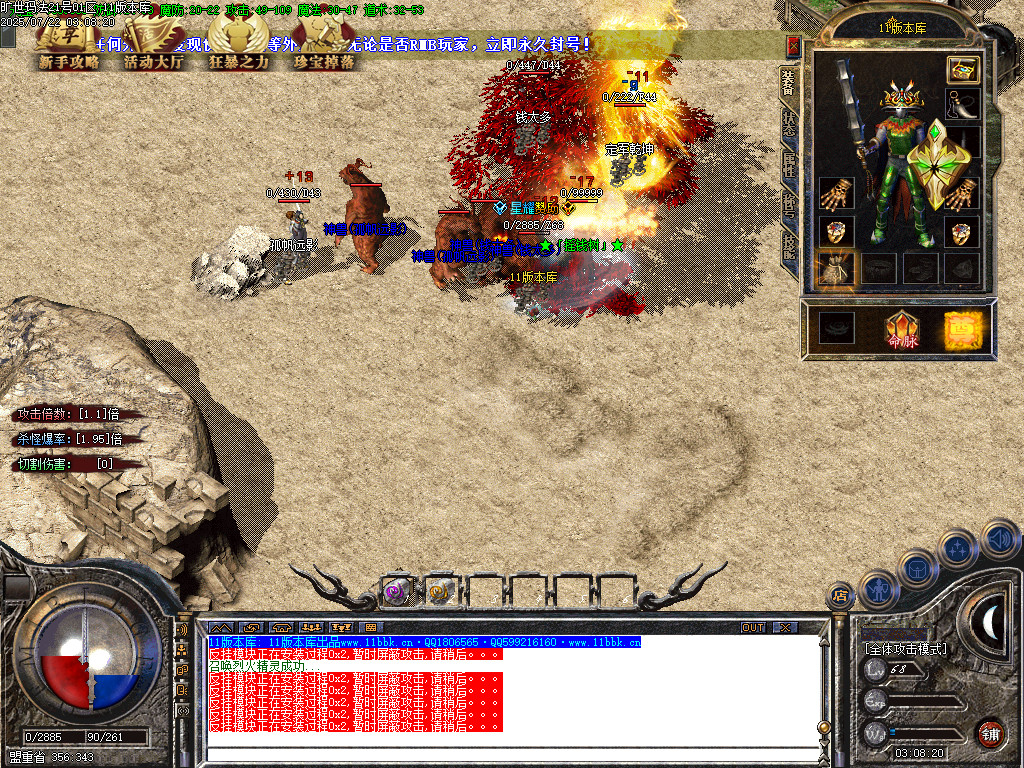The image size is (1024, 768).
Task: Open the red 铺 stall button
Action: point(990,732)
